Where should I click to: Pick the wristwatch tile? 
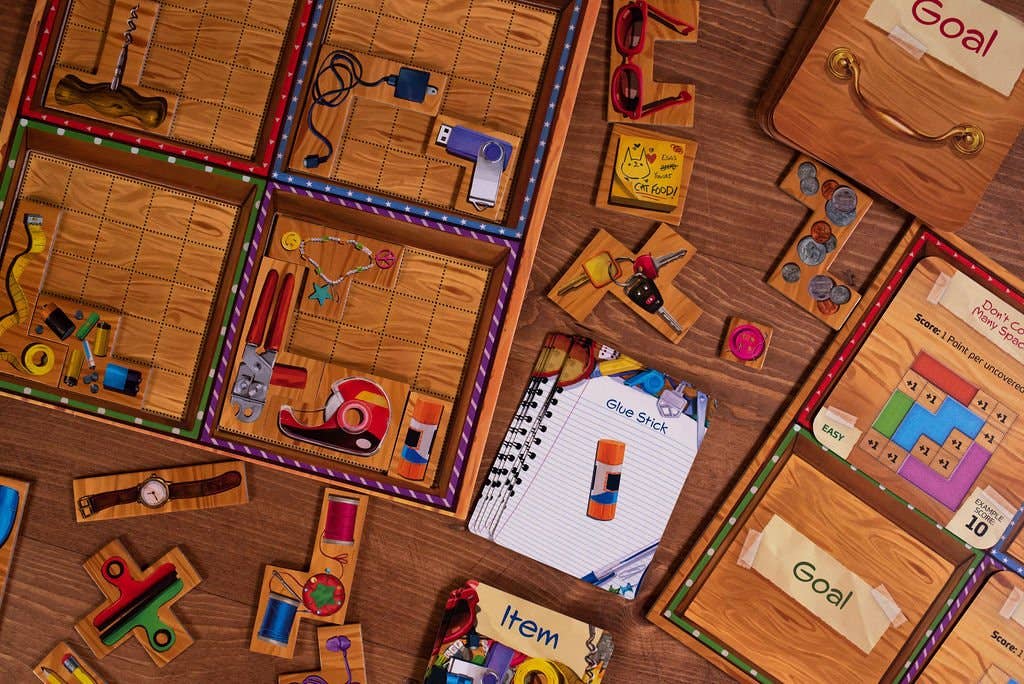coord(160,491)
